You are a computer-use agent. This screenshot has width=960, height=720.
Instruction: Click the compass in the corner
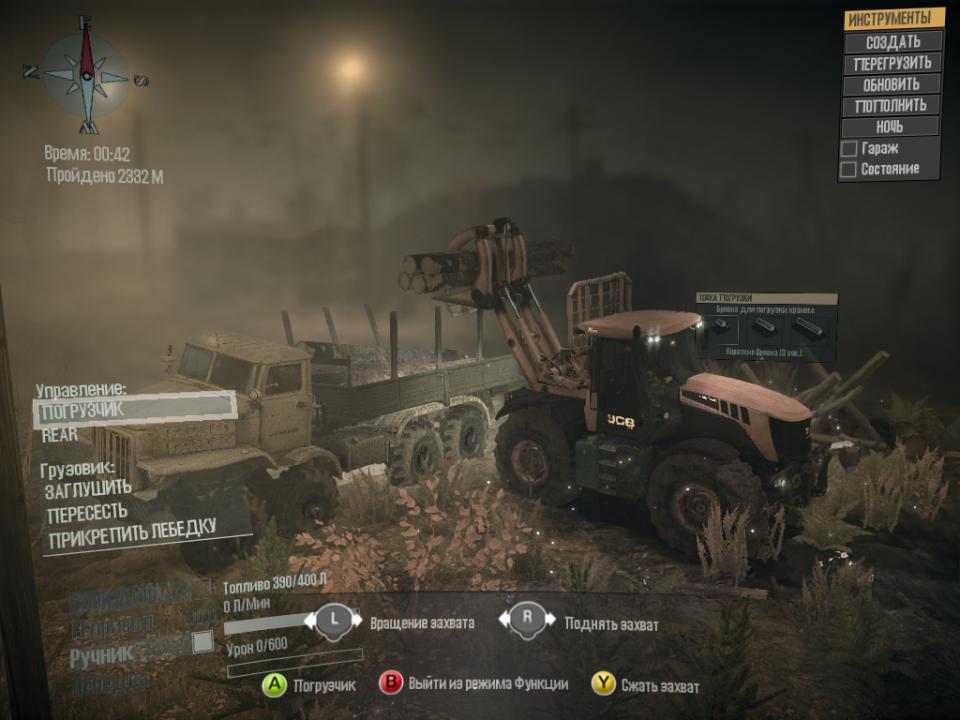click(x=86, y=74)
